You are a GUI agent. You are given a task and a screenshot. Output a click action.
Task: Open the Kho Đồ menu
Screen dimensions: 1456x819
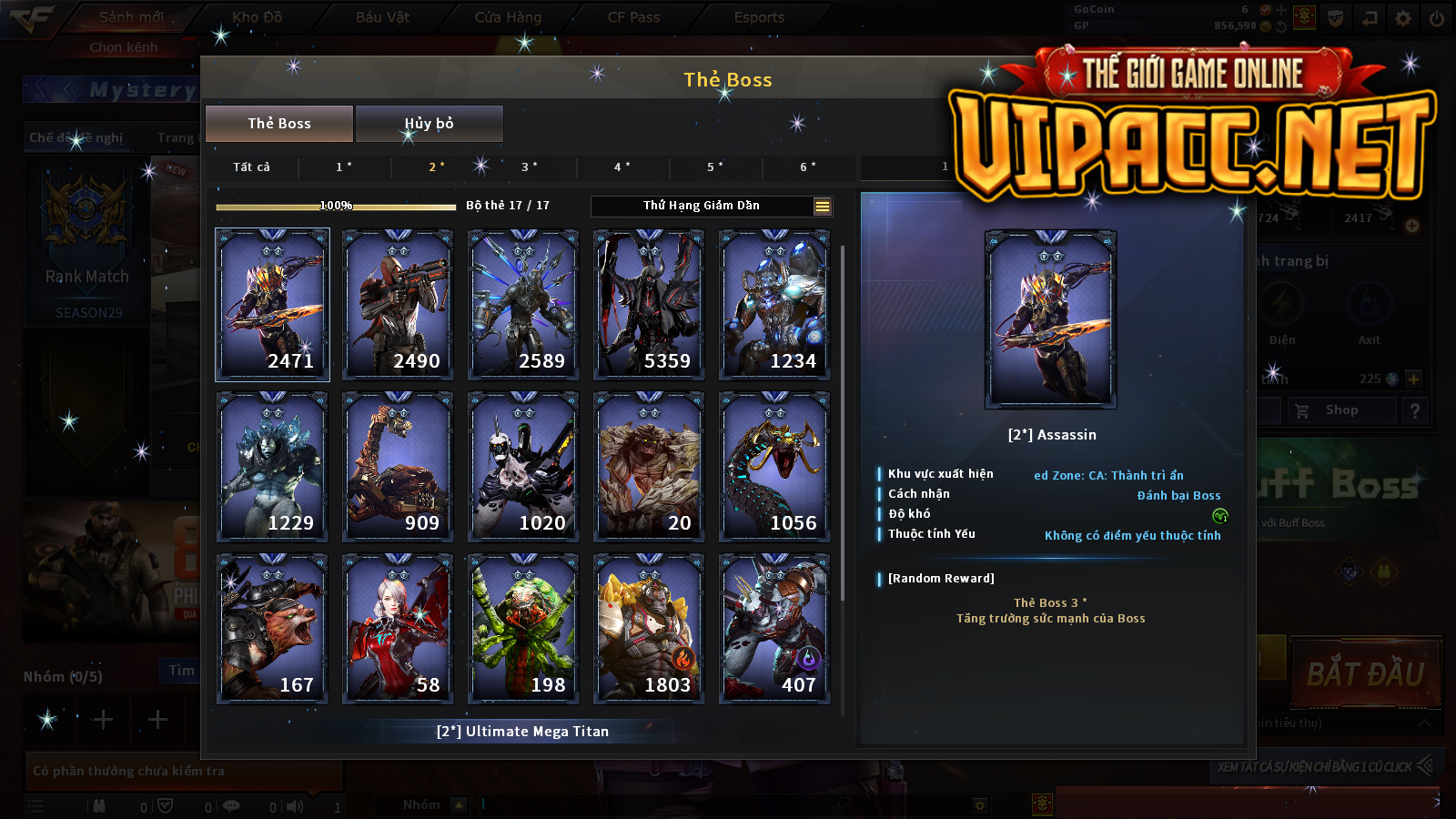tap(258, 17)
